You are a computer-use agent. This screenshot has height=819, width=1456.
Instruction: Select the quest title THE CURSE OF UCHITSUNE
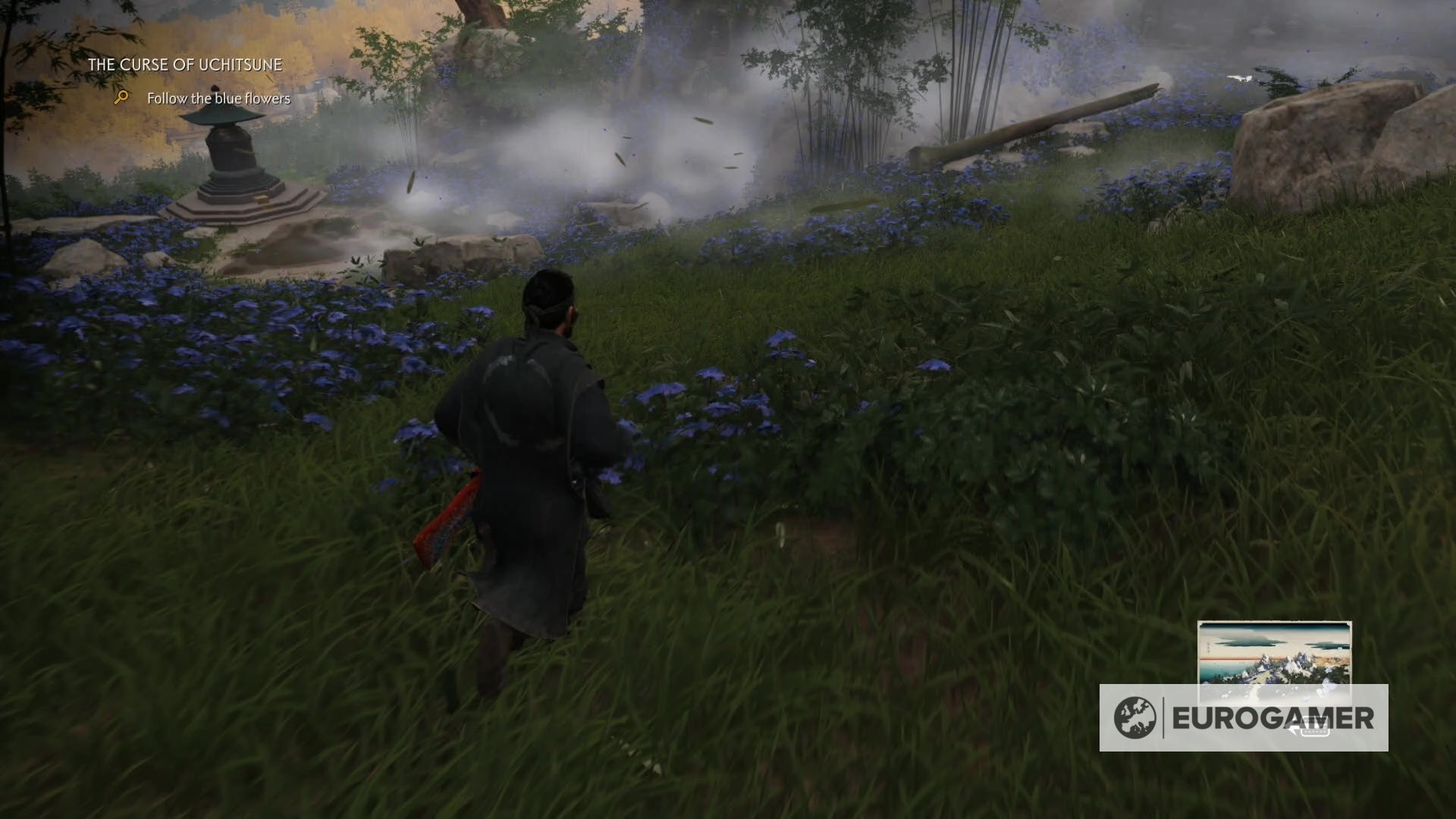pos(184,64)
